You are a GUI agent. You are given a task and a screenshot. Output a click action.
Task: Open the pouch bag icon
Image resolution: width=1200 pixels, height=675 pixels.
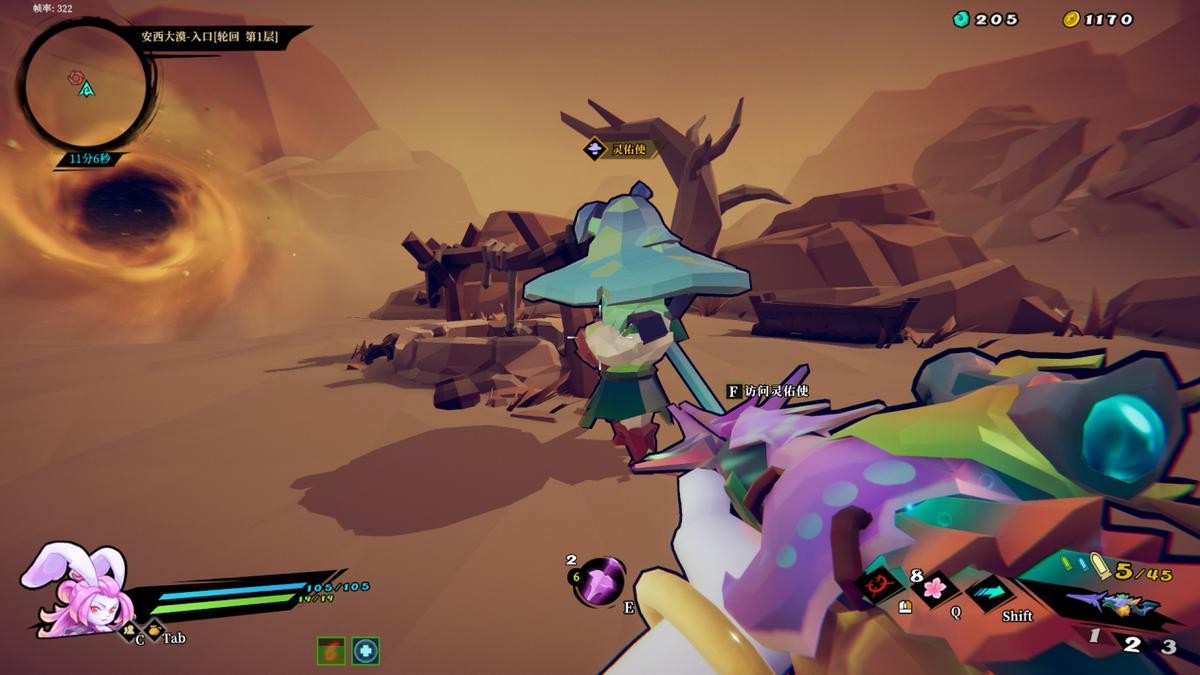coord(154,631)
